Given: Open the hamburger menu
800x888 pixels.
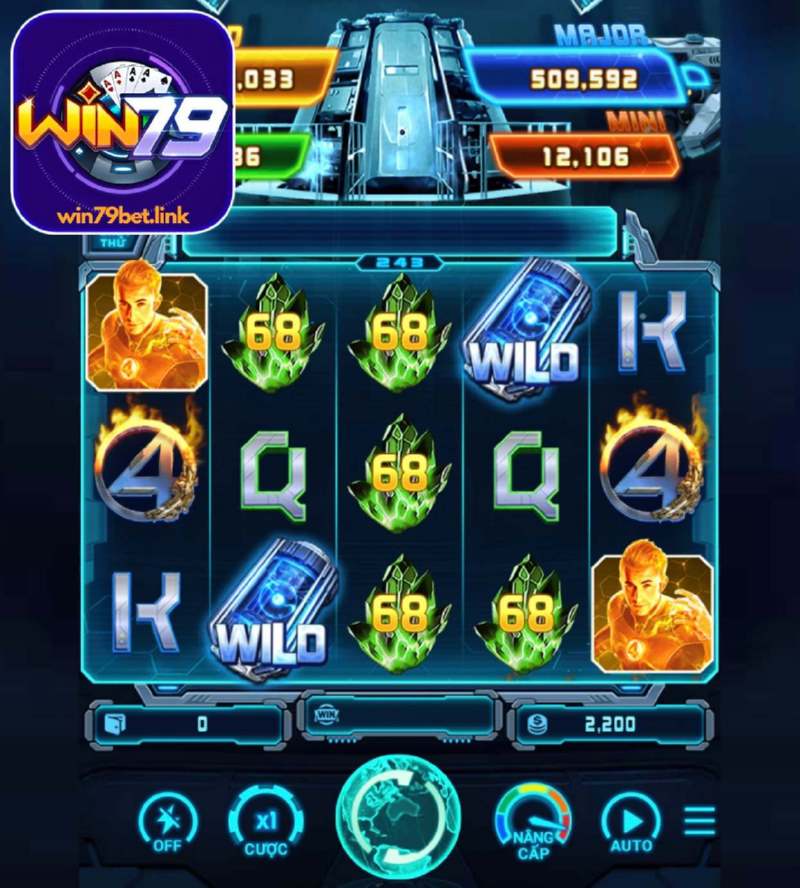Looking at the screenshot, I should point(700,821).
